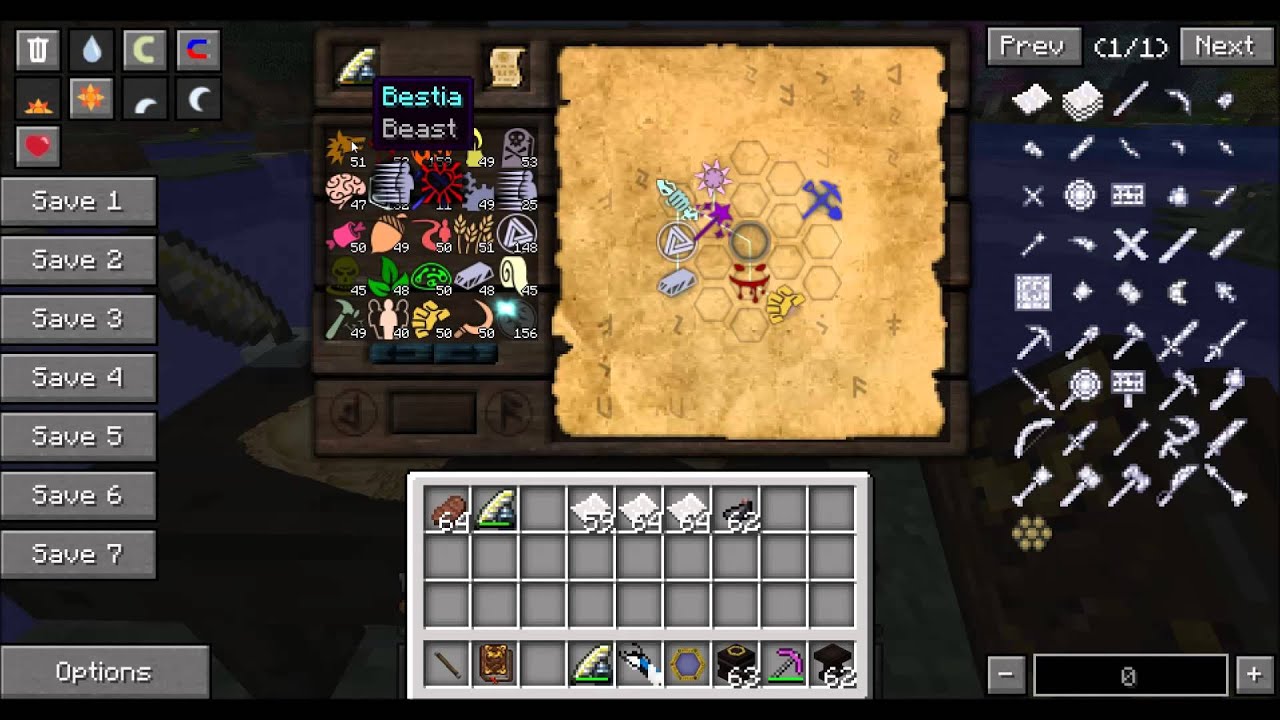Viewport: 1280px width, 720px height.
Task: Select the item quantity input field
Action: [x=1130, y=677]
